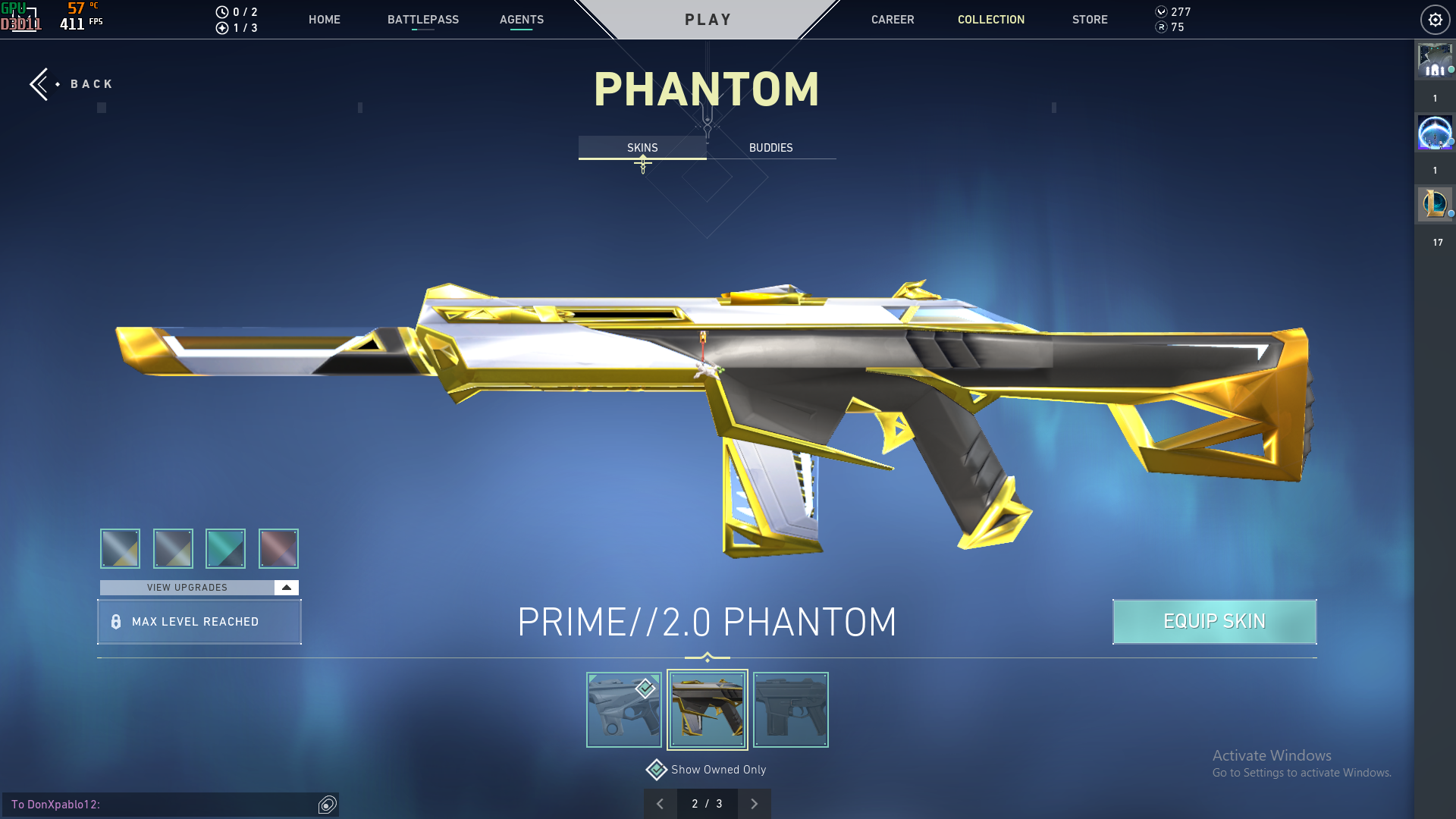The image size is (1456, 819).
Task: Open the chat whisper icon near message bar
Action: click(x=328, y=805)
